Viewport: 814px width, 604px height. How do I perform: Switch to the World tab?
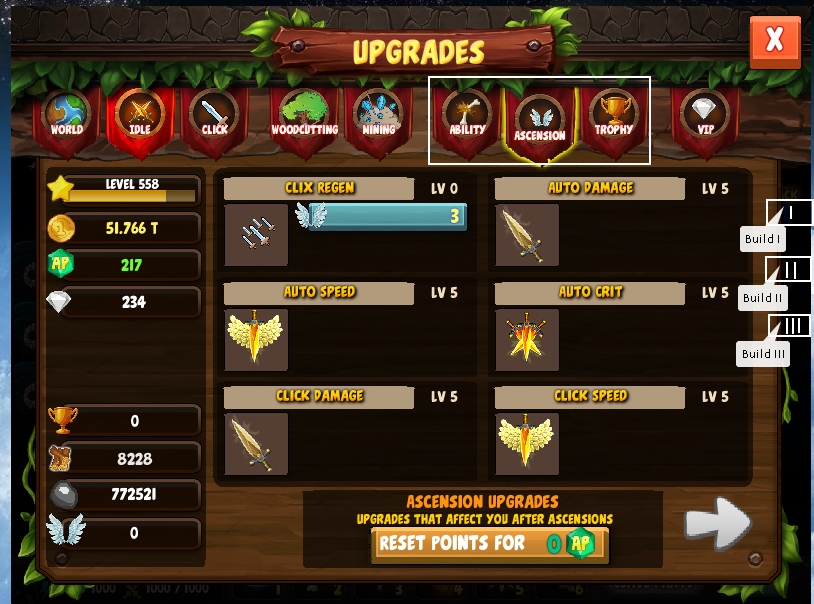point(67,117)
